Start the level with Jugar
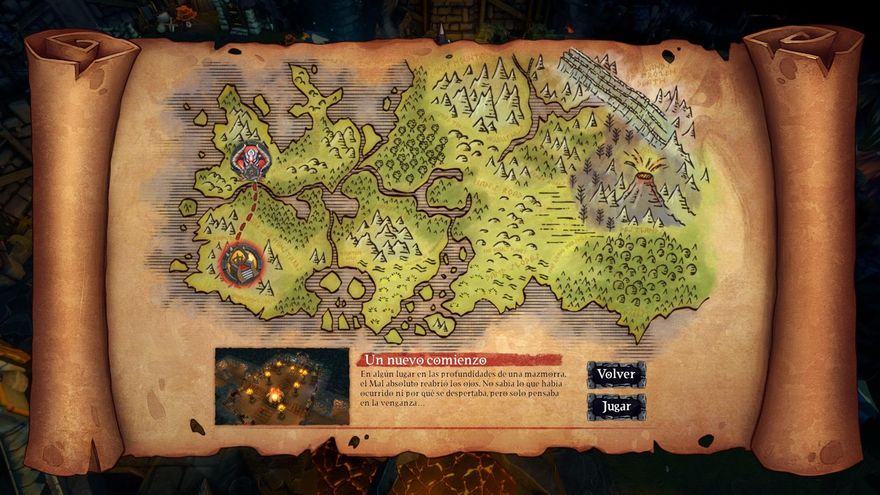The width and height of the screenshot is (880, 495). (x=615, y=407)
